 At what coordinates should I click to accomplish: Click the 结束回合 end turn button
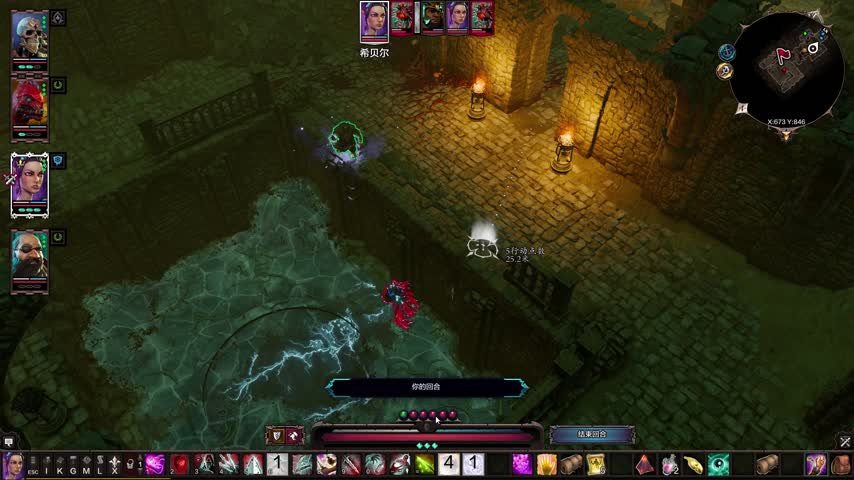tap(592, 435)
